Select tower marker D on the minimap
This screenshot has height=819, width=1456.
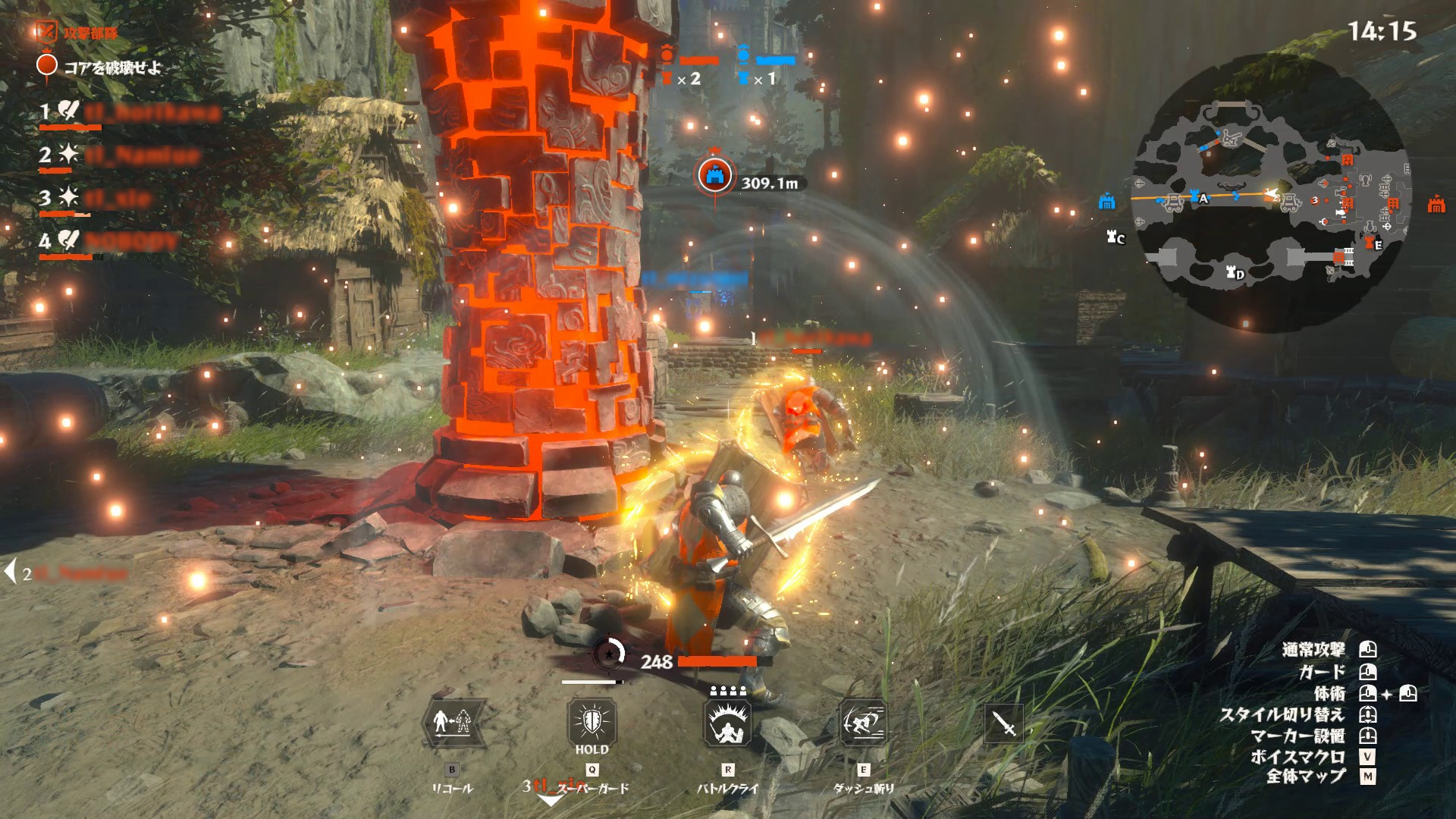1235,272
